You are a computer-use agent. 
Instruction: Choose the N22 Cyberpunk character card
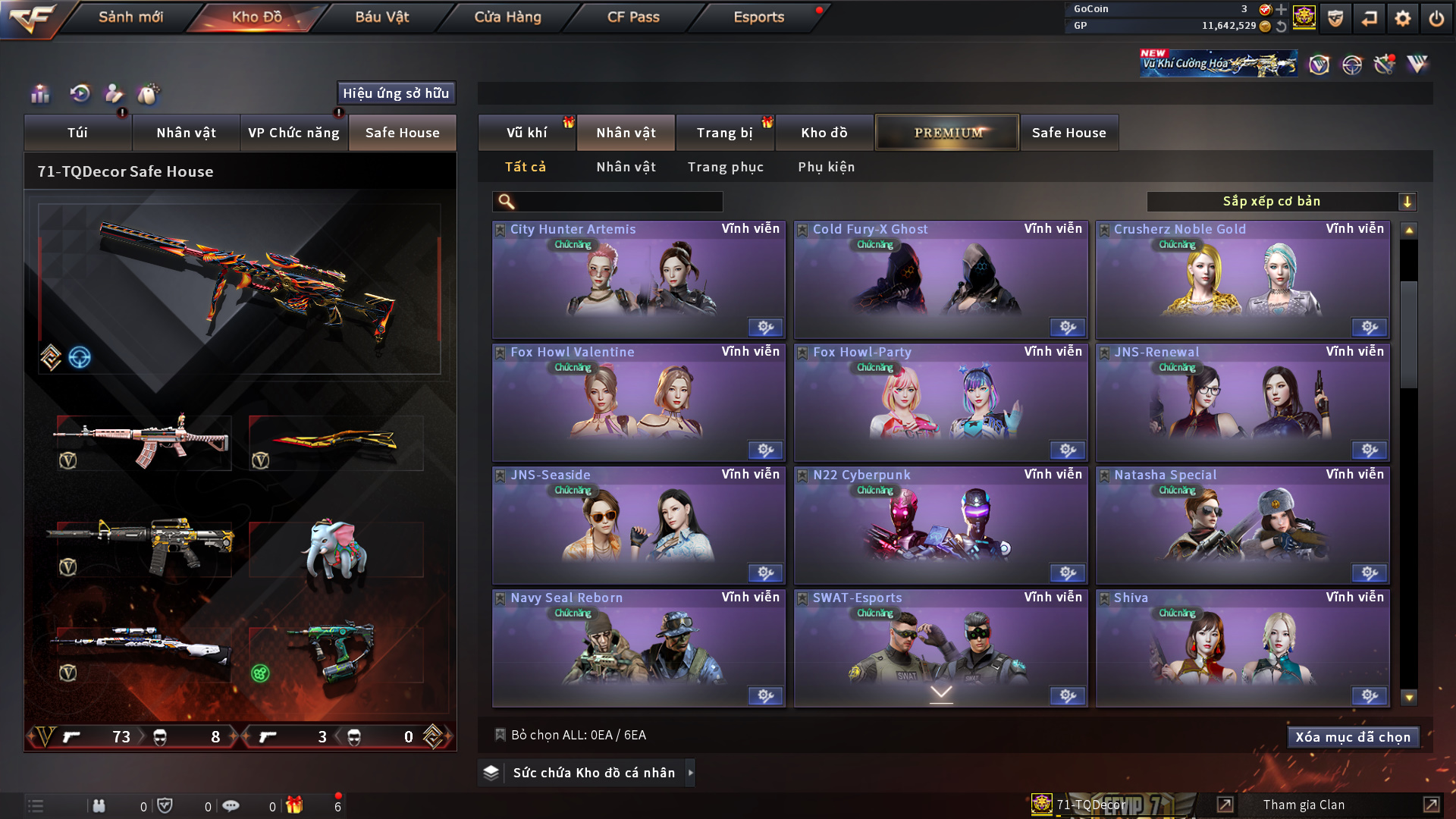pyautogui.click(x=940, y=526)
